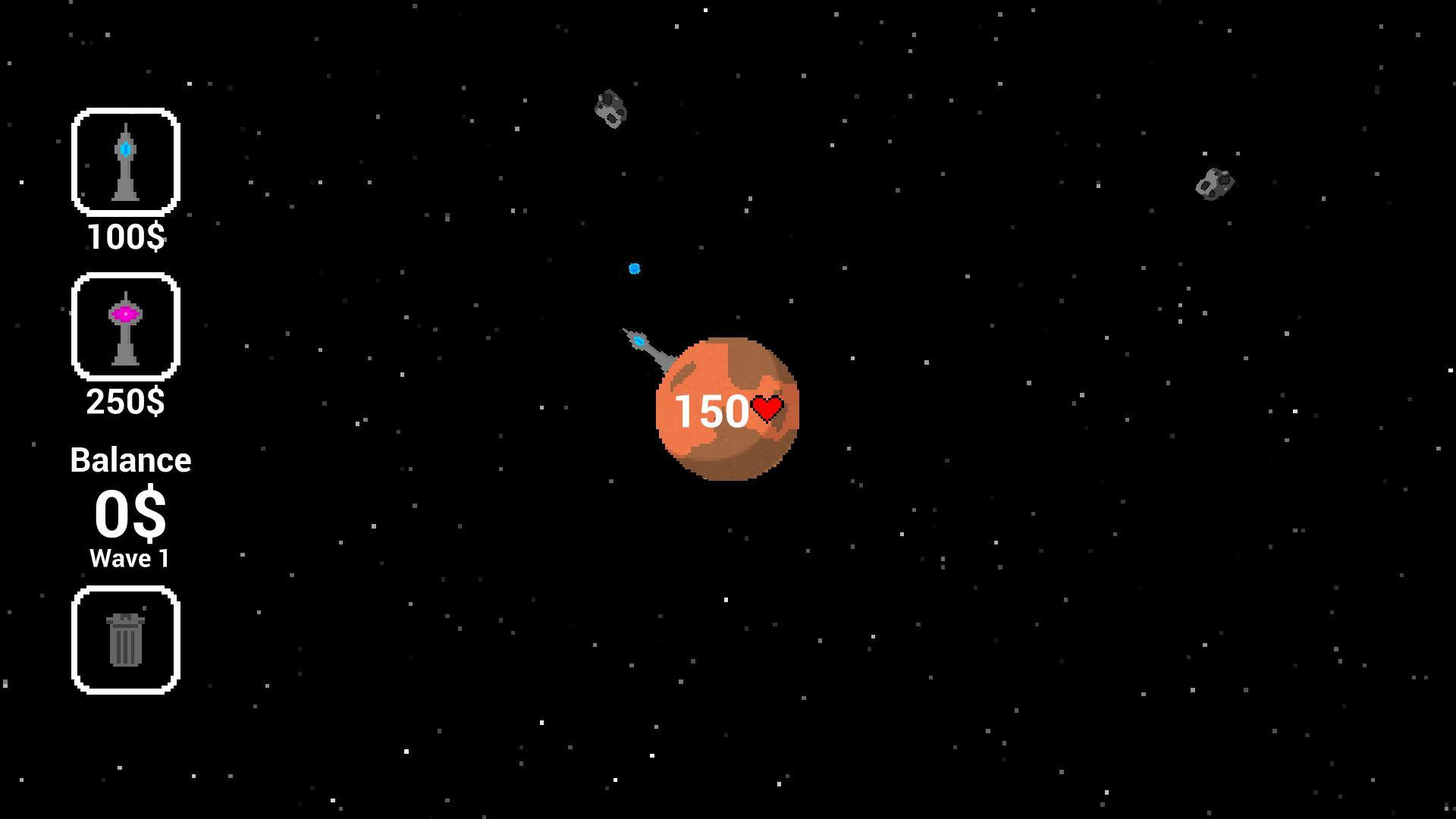Screen dimensions: 1456x819
Task: Click the 100$ price label
Action: pos(125,236)
